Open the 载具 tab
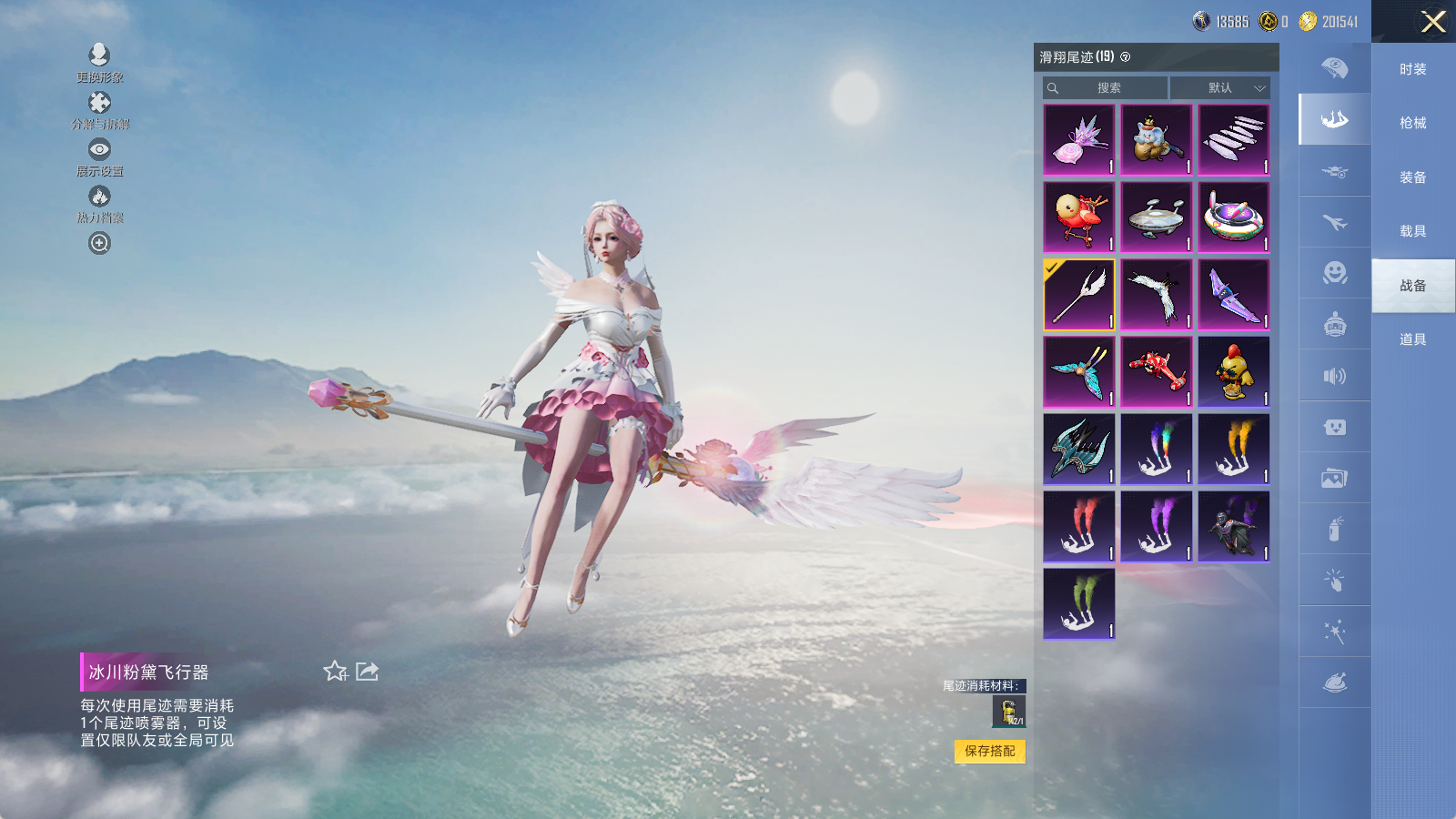This screenshot has width=1456, height=819. pos(1412,231)
